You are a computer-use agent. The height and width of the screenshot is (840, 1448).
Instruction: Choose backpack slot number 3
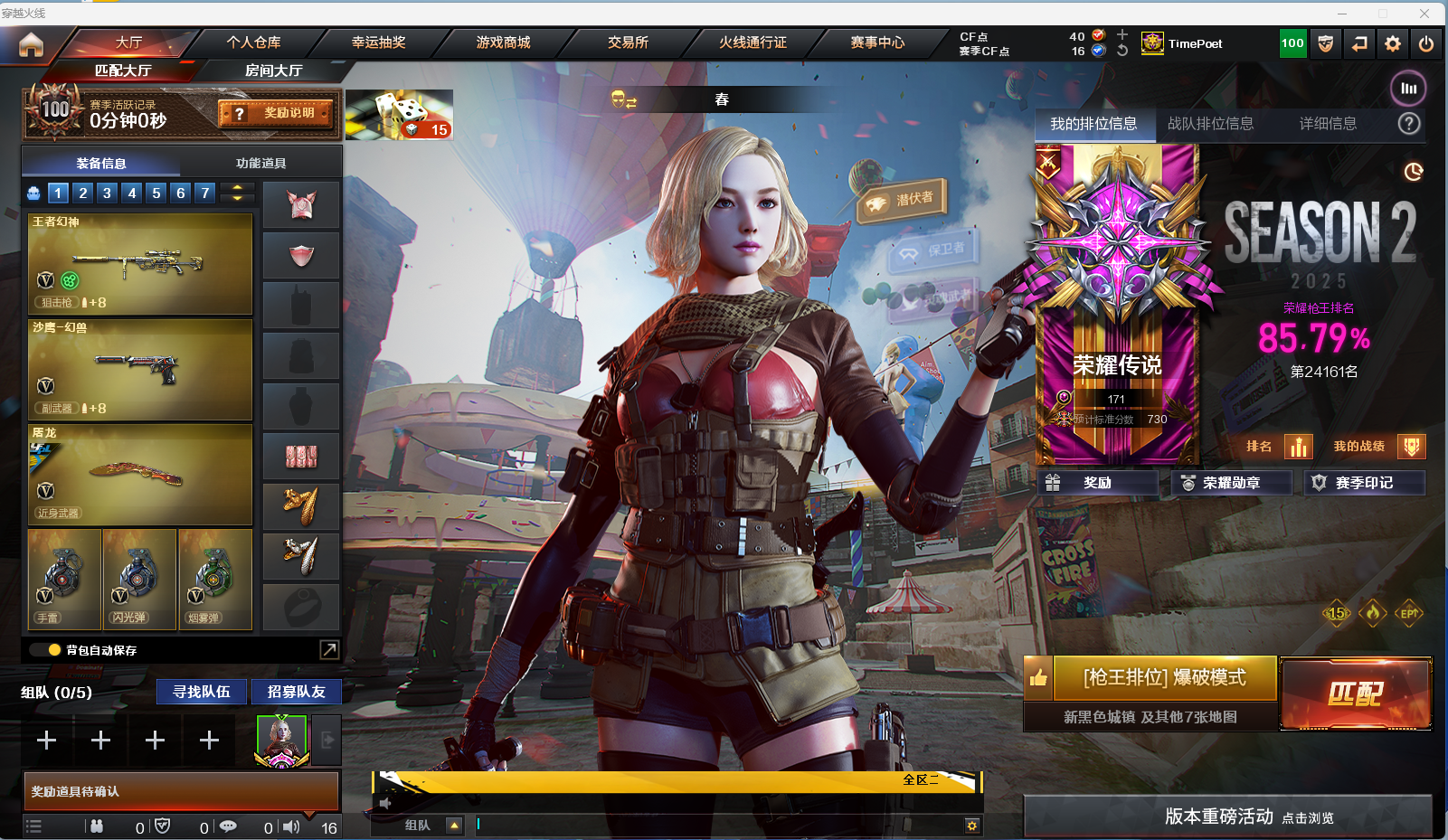(x=107, y=193)
